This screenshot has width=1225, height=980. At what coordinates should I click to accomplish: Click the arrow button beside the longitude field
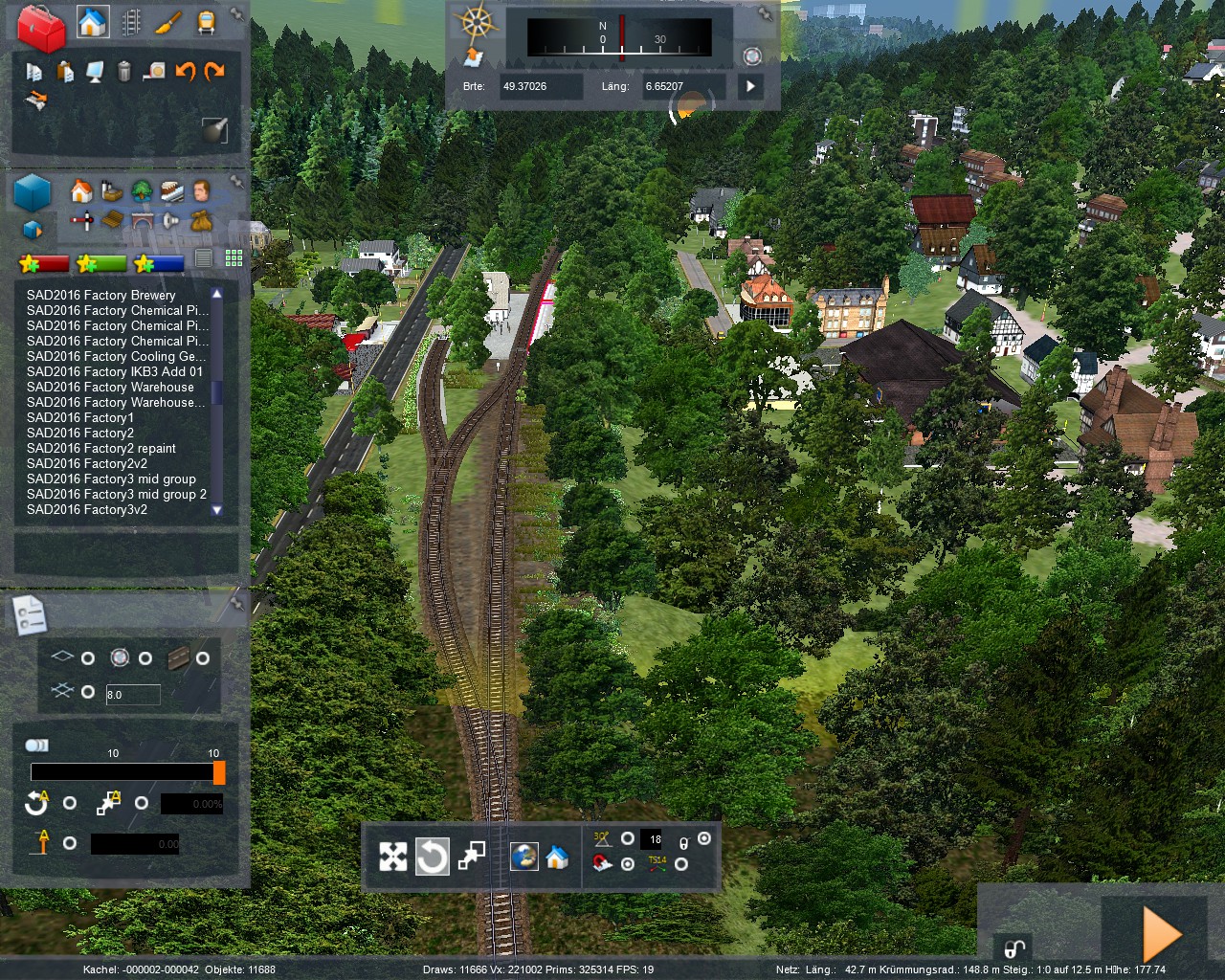tap(751, 86)
